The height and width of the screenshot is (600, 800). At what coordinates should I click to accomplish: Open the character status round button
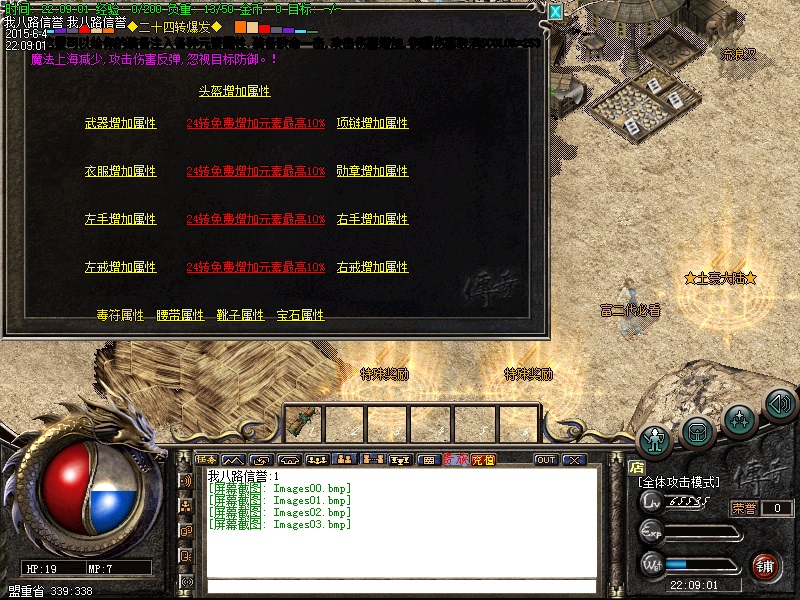656,438
